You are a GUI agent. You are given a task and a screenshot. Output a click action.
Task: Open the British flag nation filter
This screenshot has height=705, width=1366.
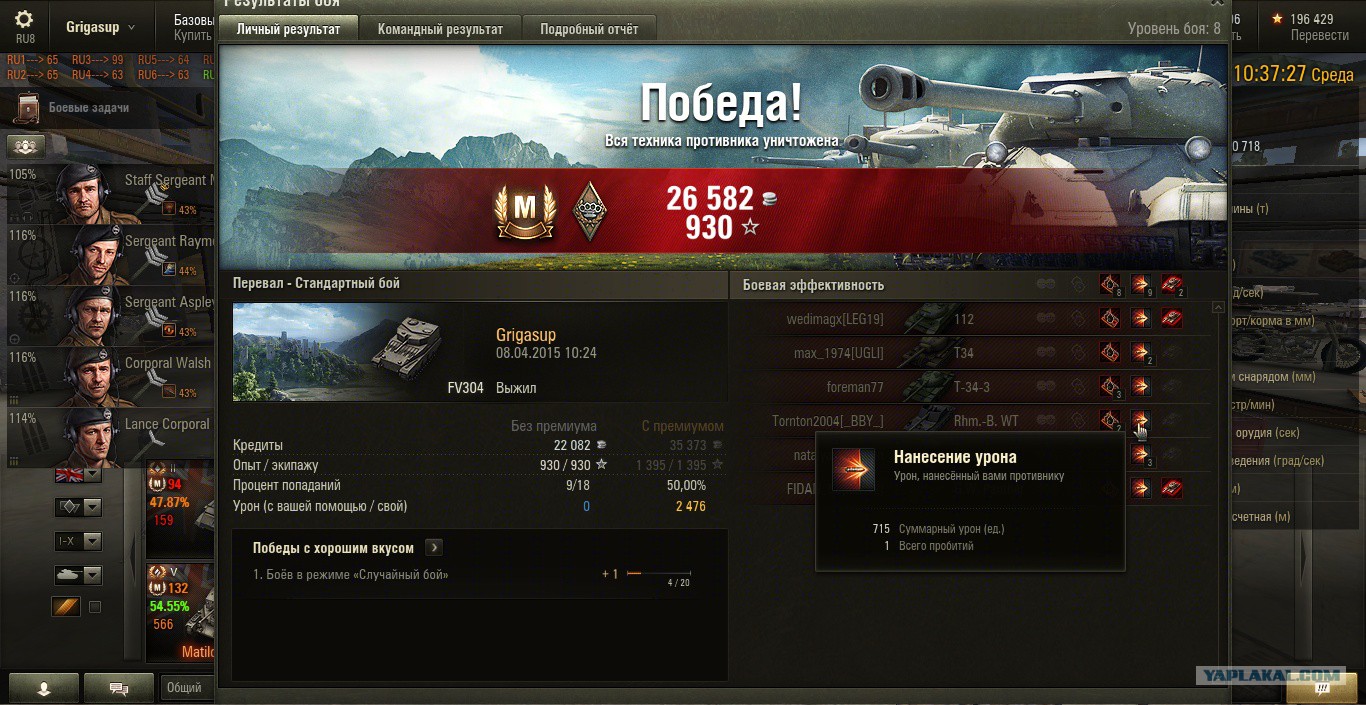click(78, 474)
